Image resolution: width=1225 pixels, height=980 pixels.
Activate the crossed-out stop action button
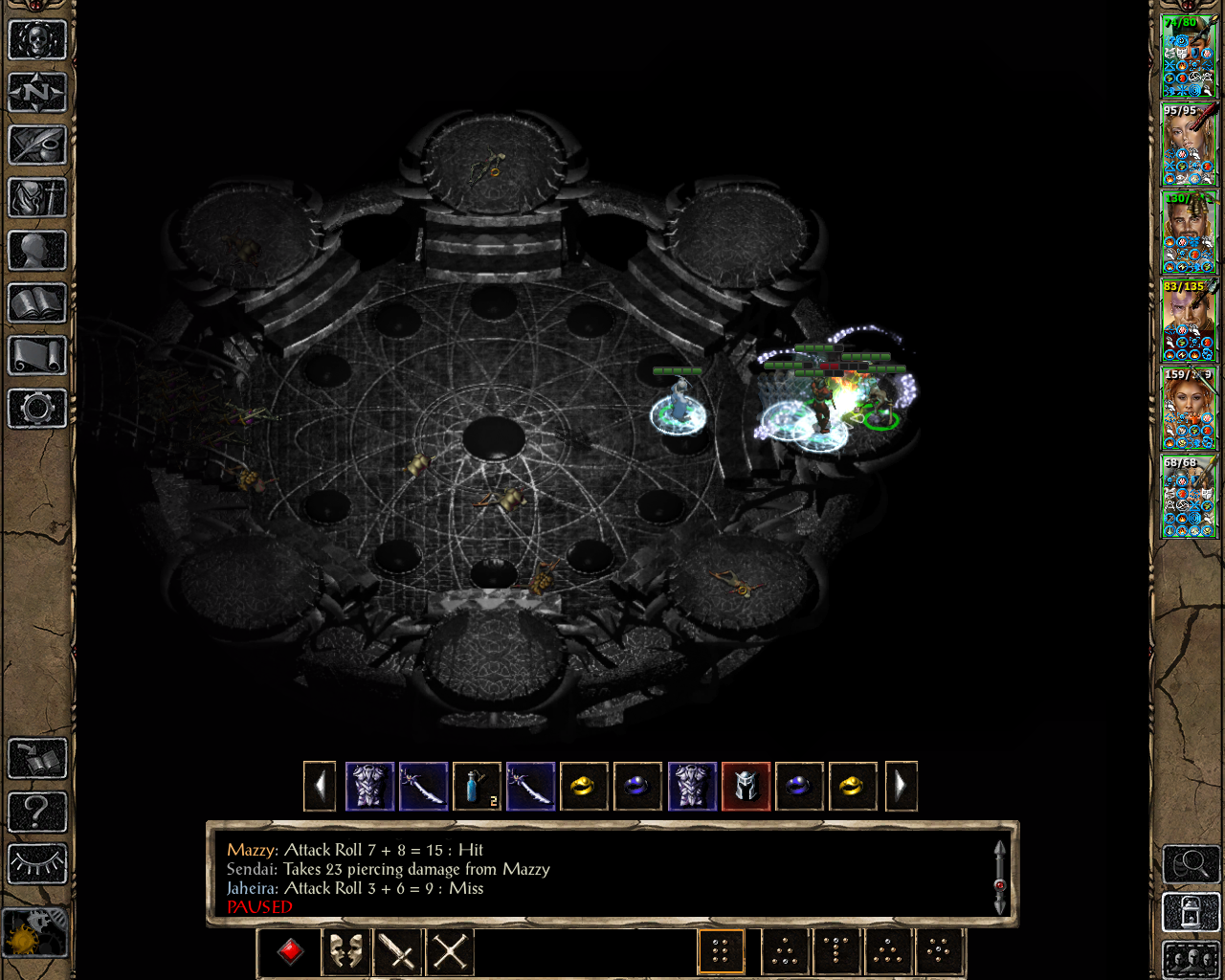click(x=450, y=951)
